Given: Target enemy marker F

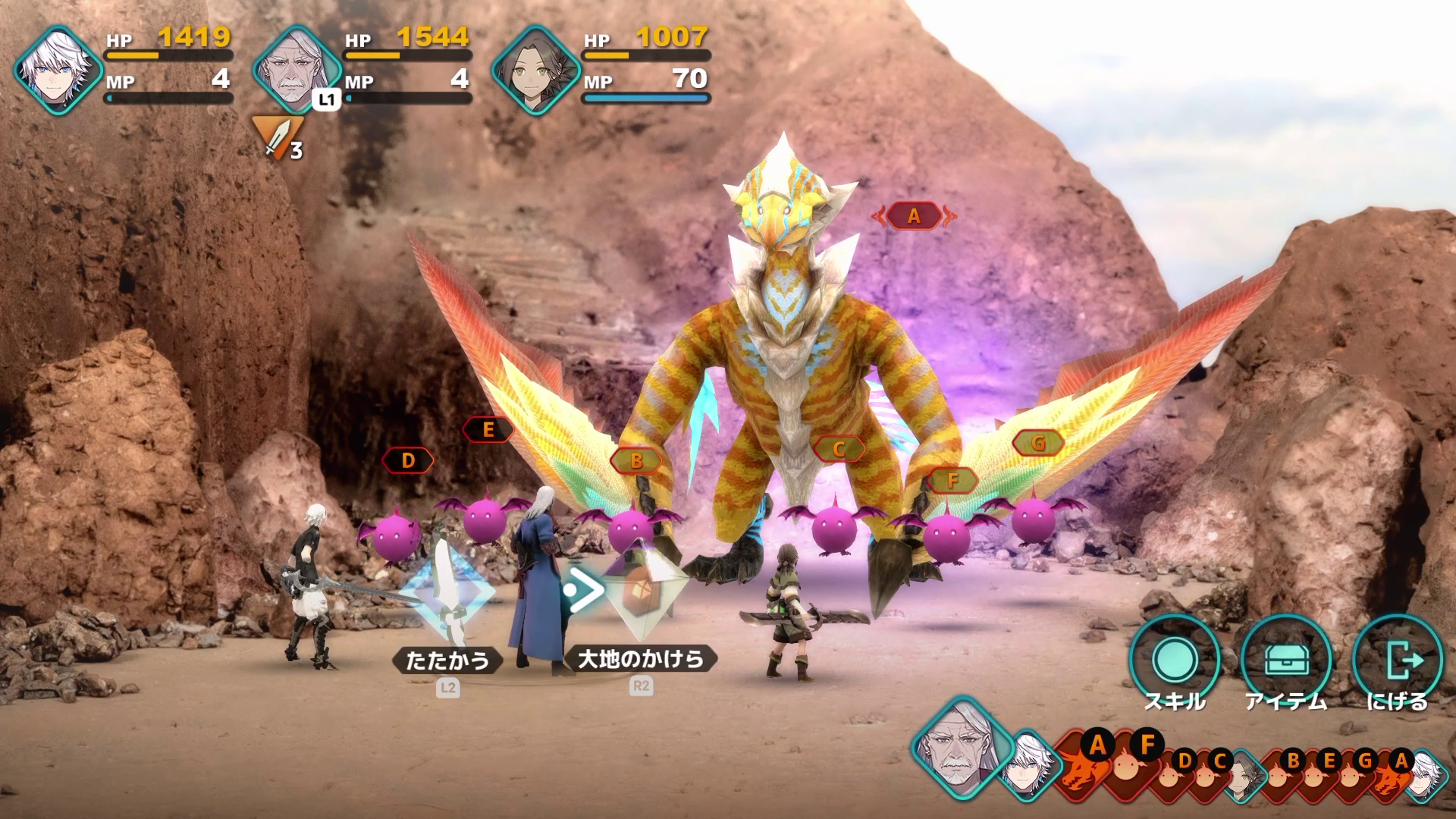Looking at the screenshot, I should pos(952,480).
